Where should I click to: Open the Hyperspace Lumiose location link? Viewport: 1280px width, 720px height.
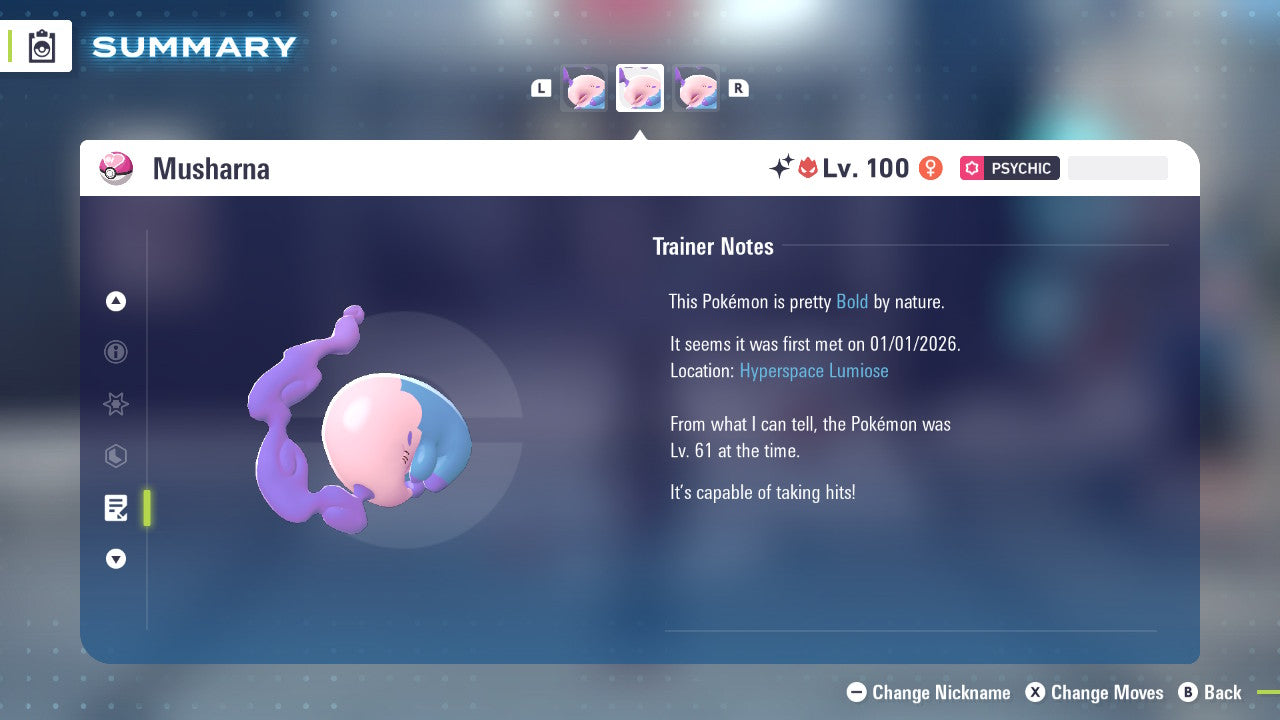[x=814, y=371]
